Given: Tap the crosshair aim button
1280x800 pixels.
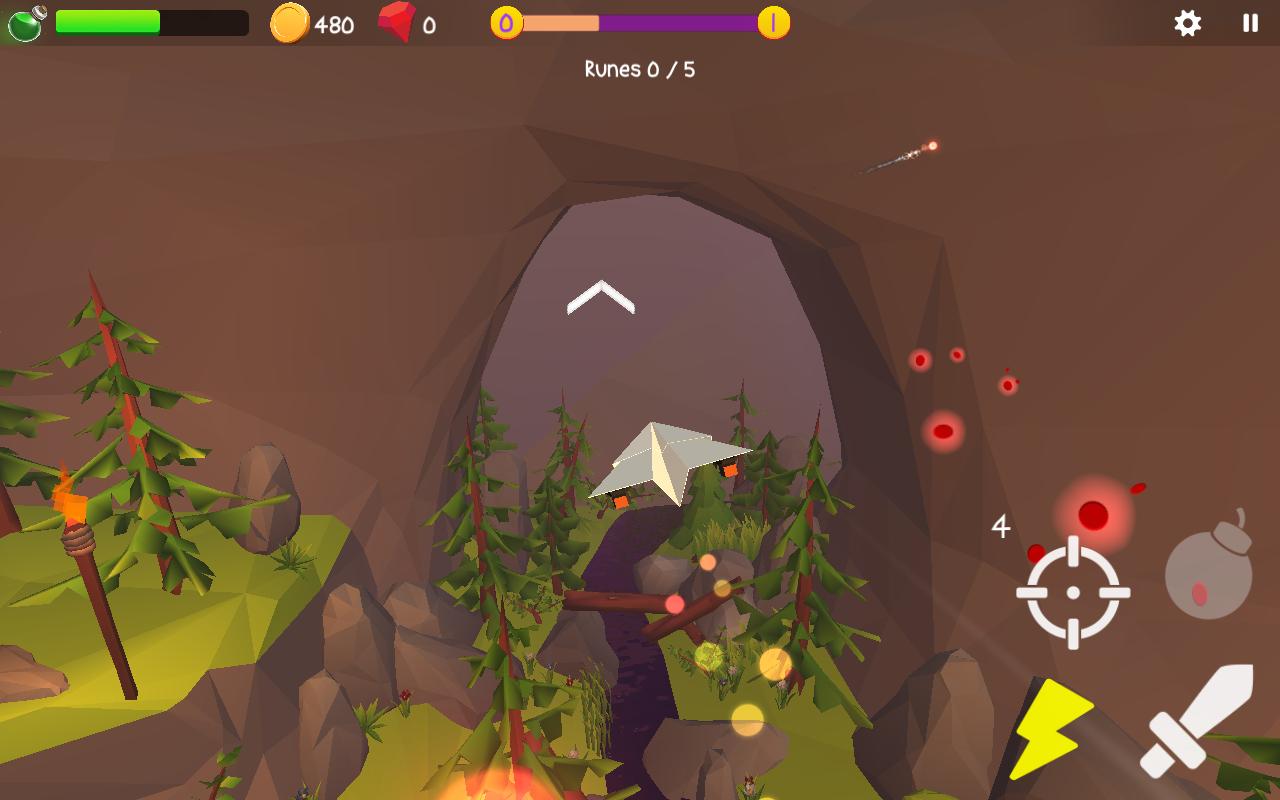Looking at the screenshot, I should click(1073, 592).
